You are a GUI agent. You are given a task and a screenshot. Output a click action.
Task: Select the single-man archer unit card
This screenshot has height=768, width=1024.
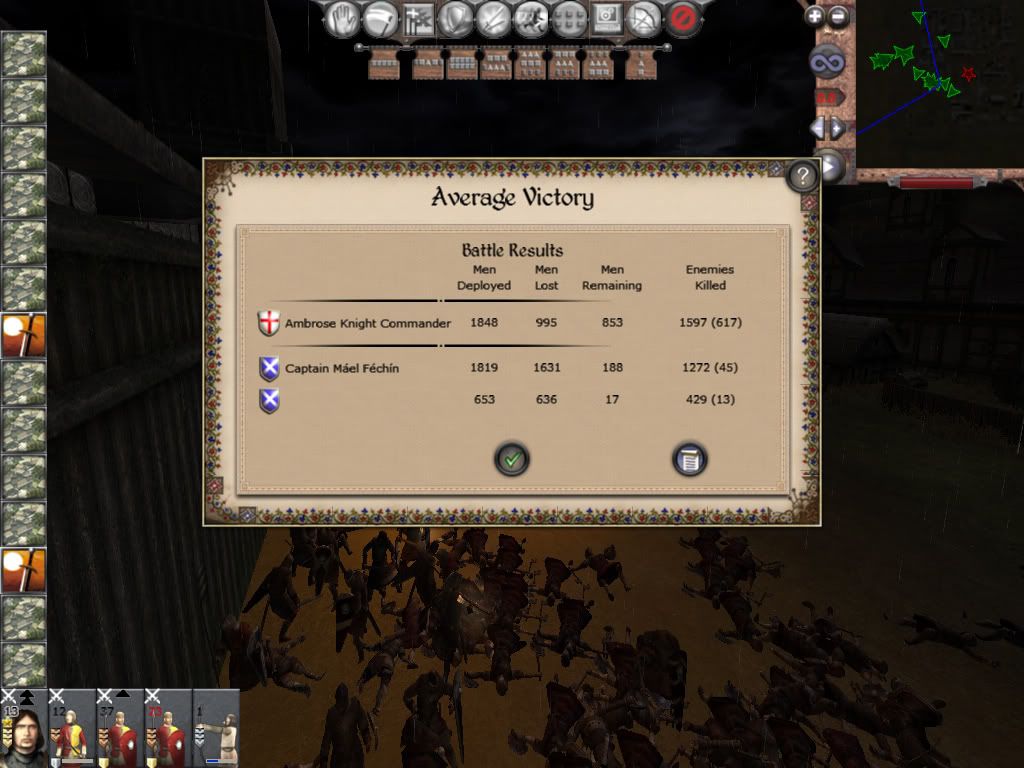coord(216,728)
